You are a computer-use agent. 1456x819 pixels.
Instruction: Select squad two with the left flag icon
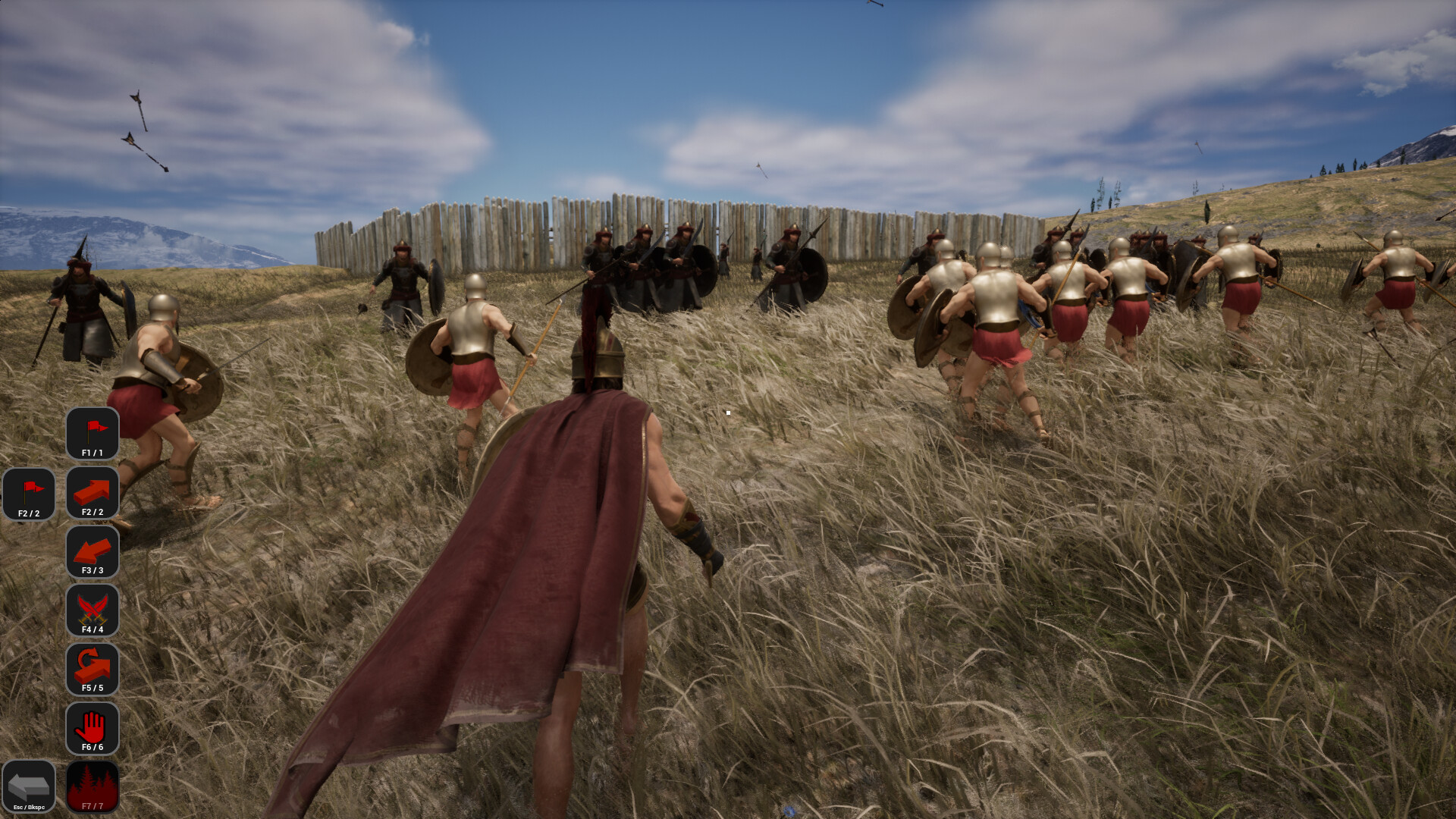(30, 493)
